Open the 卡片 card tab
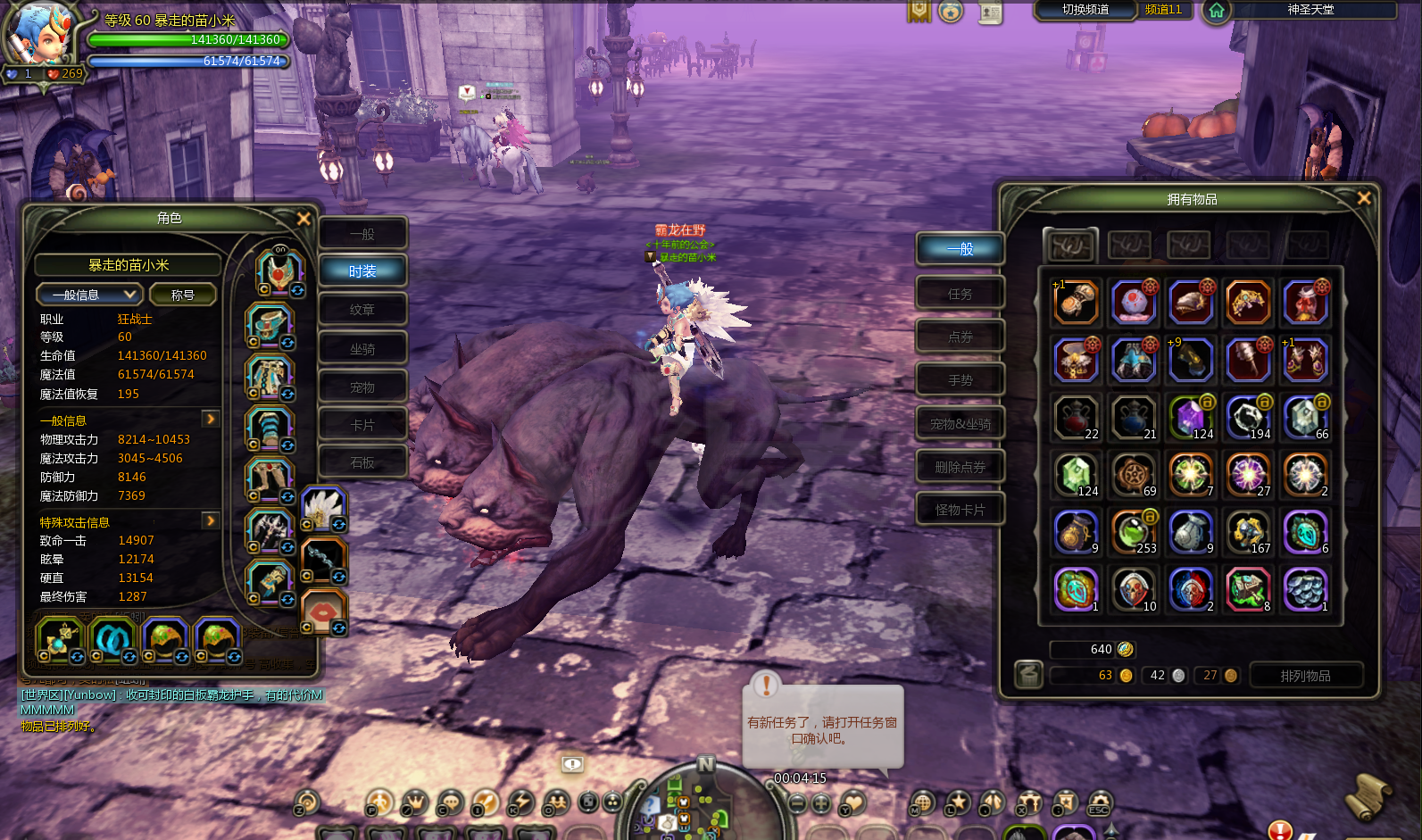 362,426
